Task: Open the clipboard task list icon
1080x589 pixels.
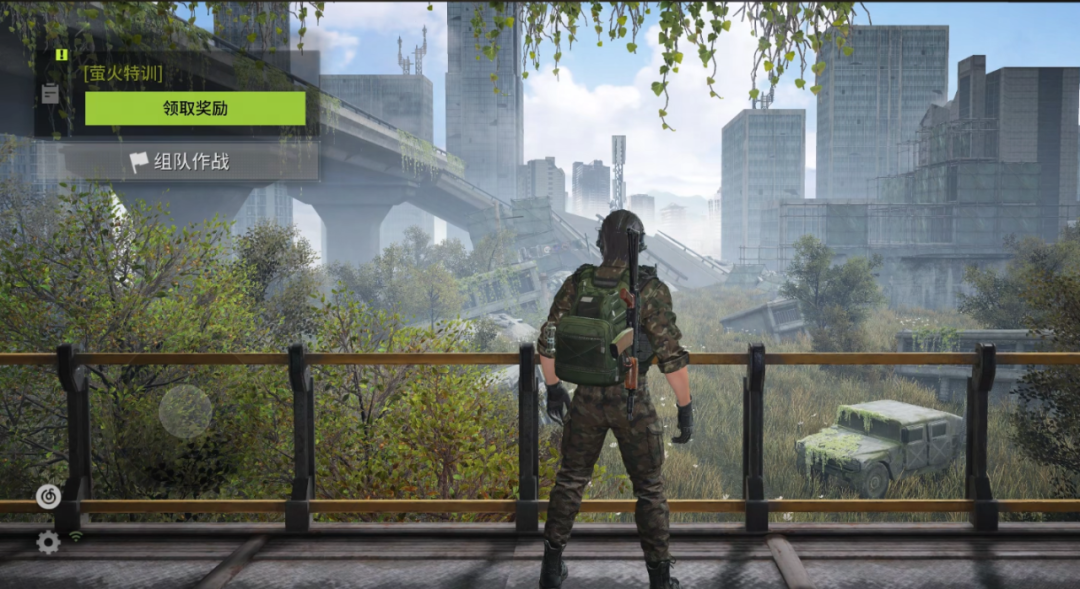Action: click(50, 93)
